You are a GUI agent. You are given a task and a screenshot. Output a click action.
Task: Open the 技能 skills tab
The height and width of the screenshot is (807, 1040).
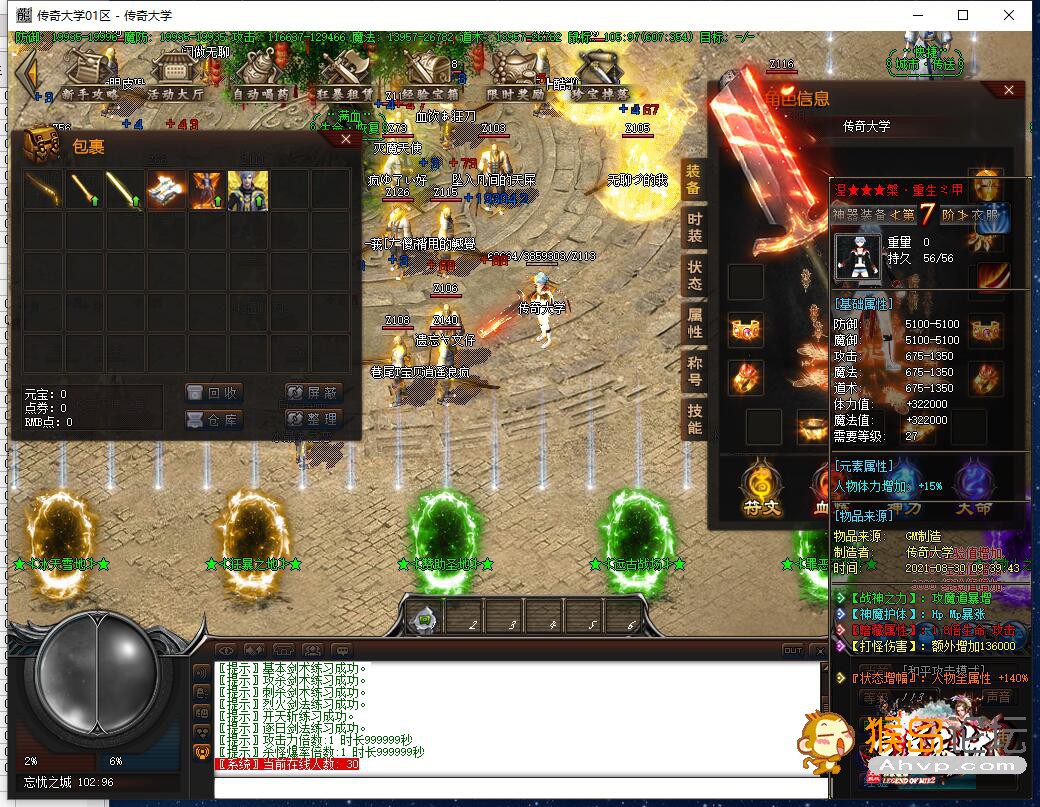(695, 419)
